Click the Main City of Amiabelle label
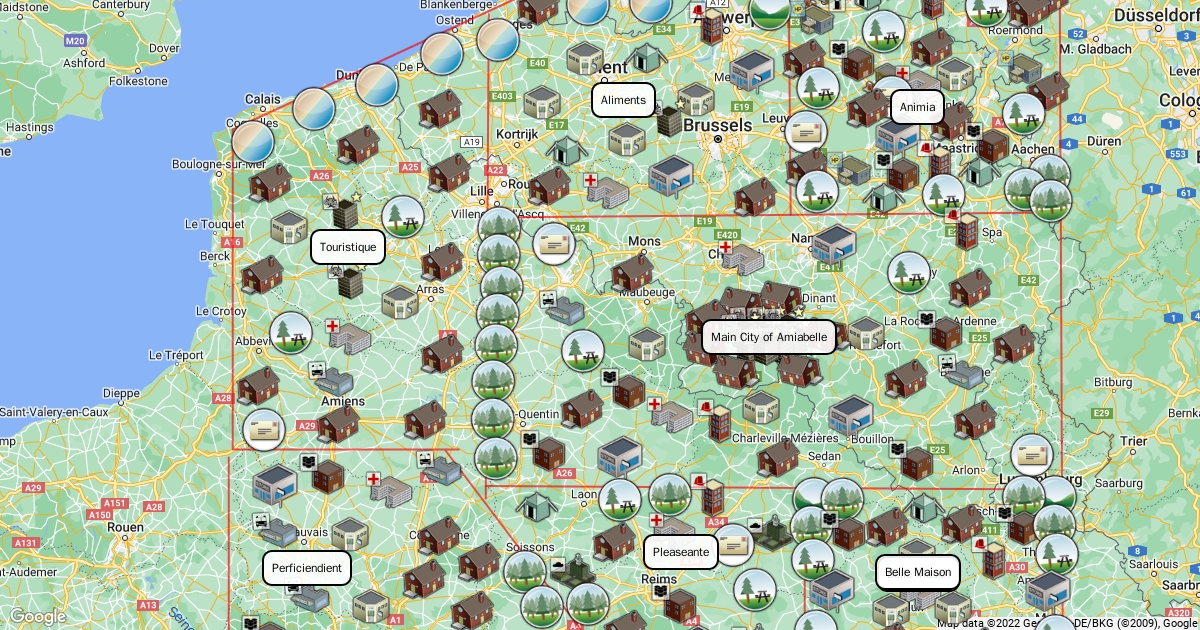The image size is (1200, 630). 769,337
